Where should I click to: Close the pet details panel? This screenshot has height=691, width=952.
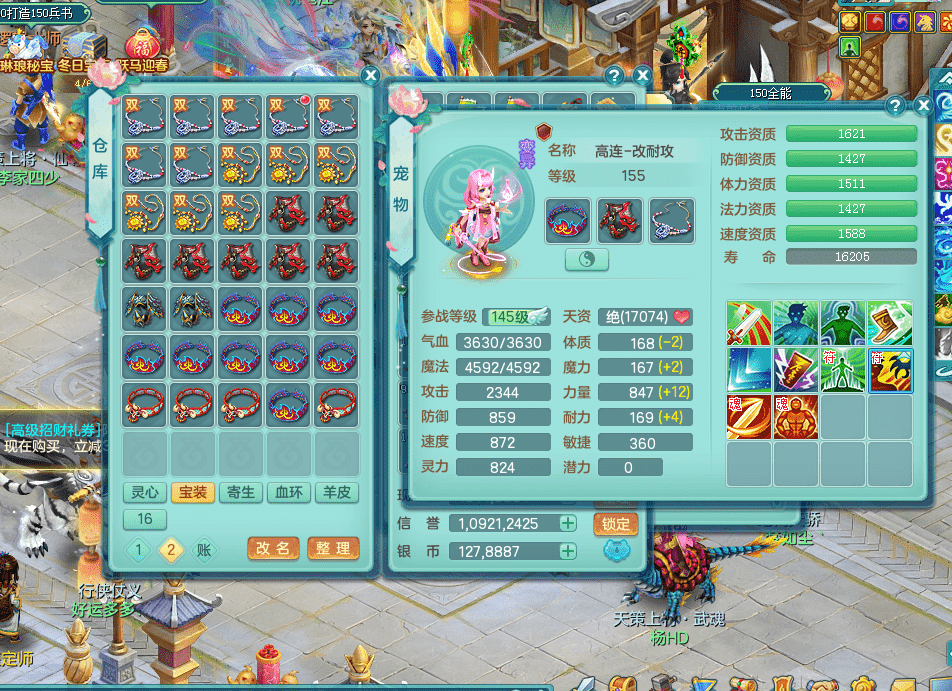click(x=921, y=105)
